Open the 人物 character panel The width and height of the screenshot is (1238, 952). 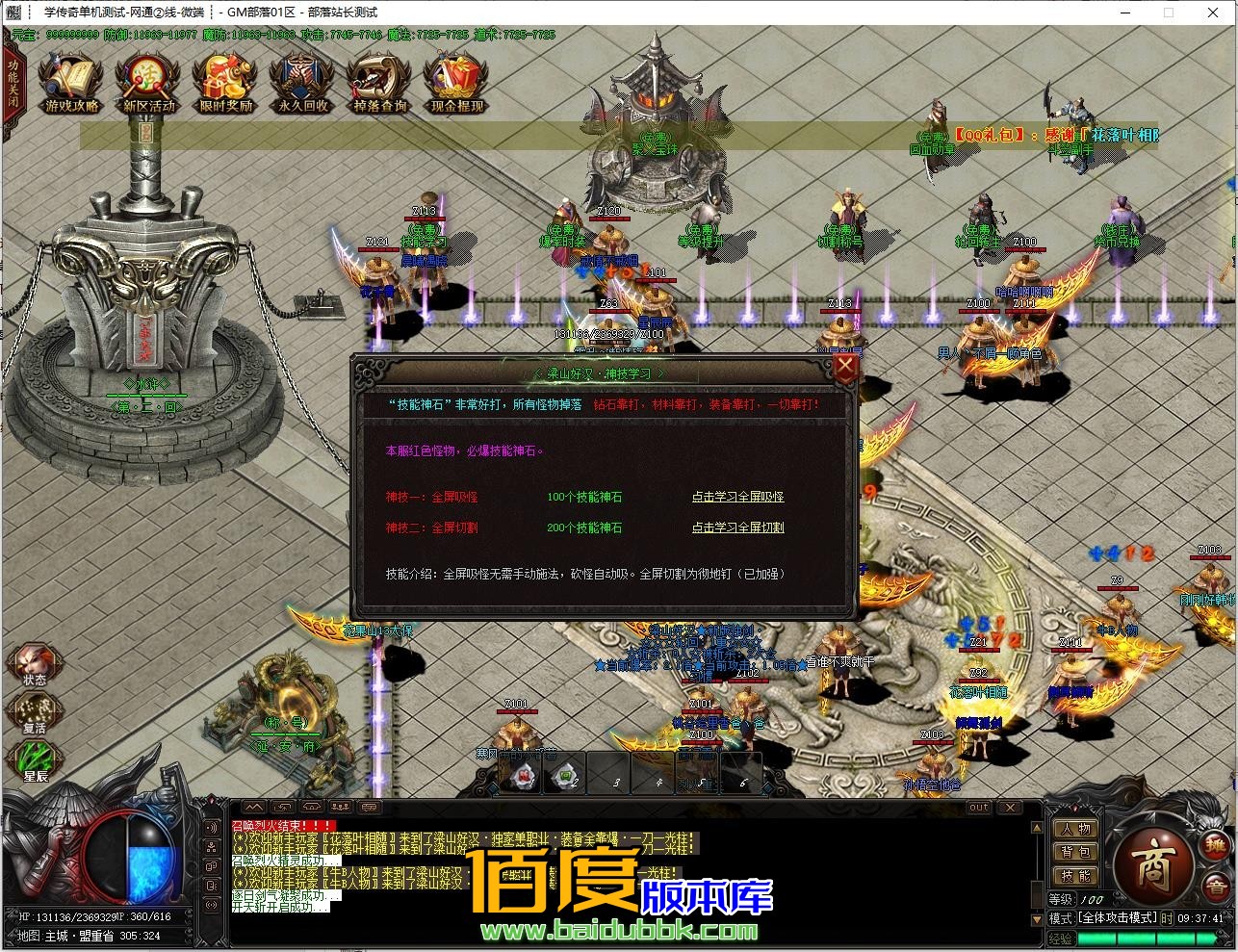coord(1074,829)
